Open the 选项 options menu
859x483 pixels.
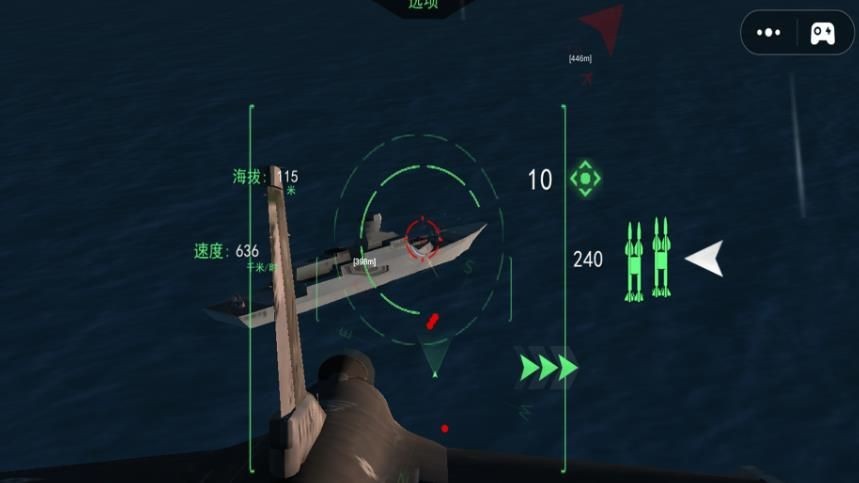click(424, 5)
